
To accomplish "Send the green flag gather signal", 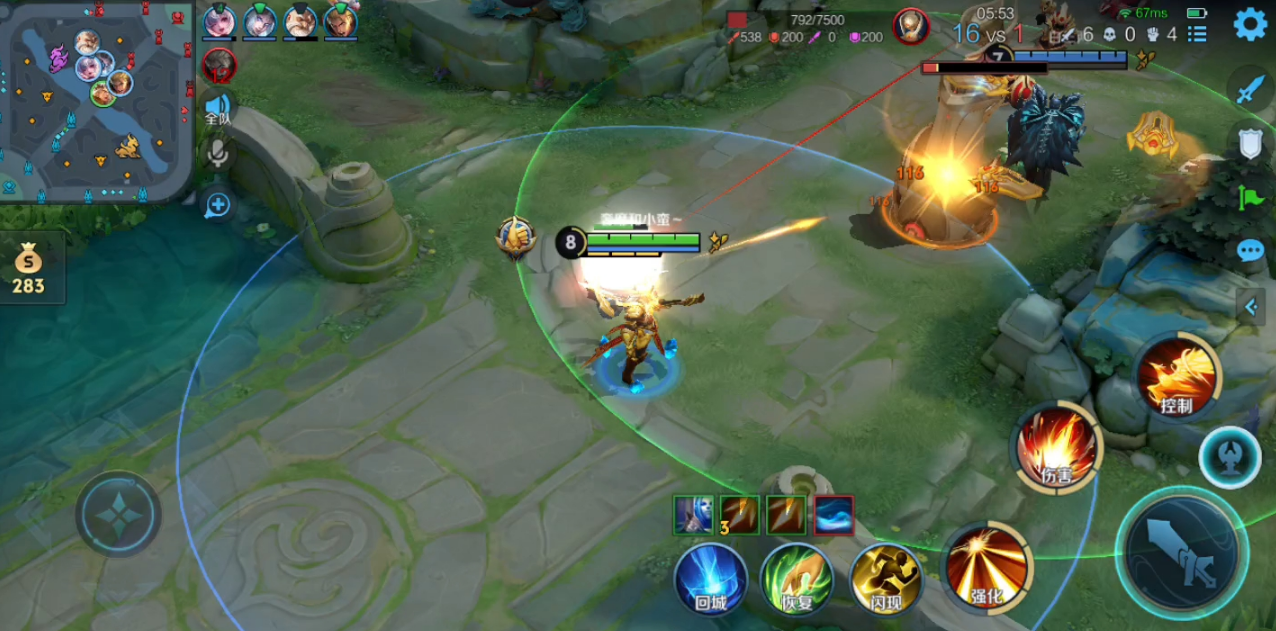I will click(x=1251, y=197).
